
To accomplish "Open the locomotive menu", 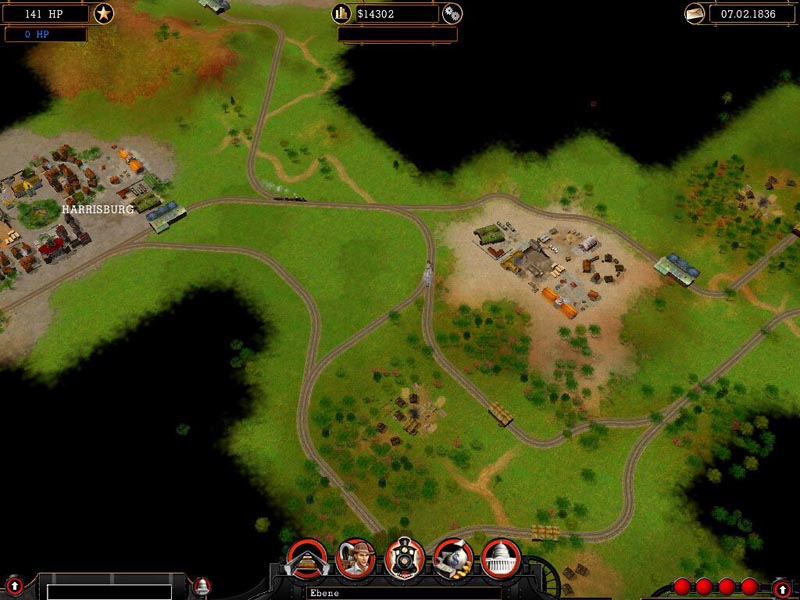I will 404,558.
